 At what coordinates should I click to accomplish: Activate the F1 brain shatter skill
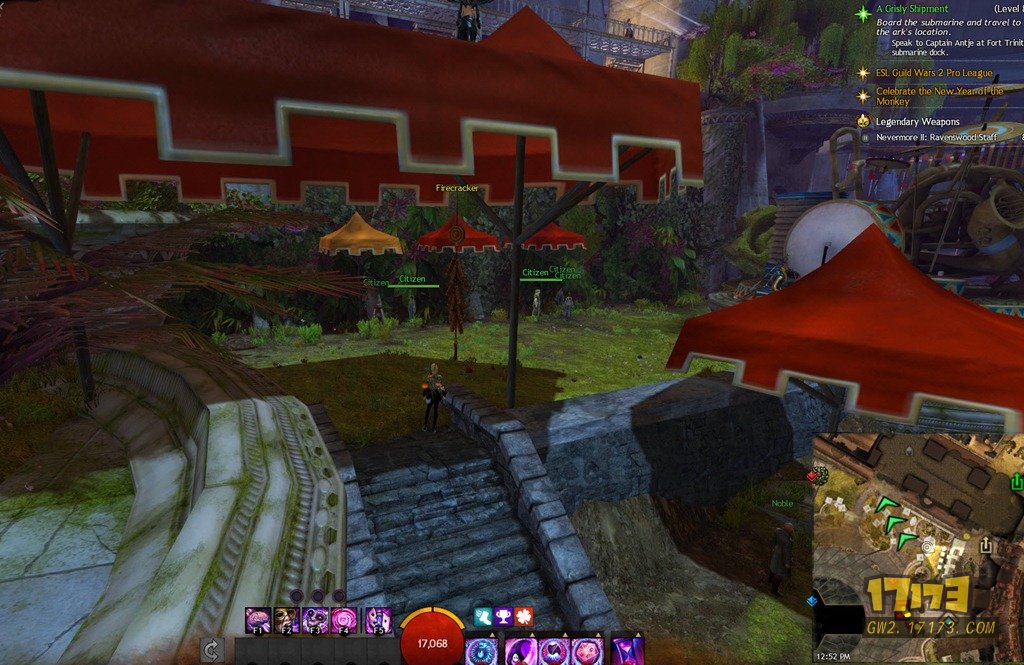(258, 620)
